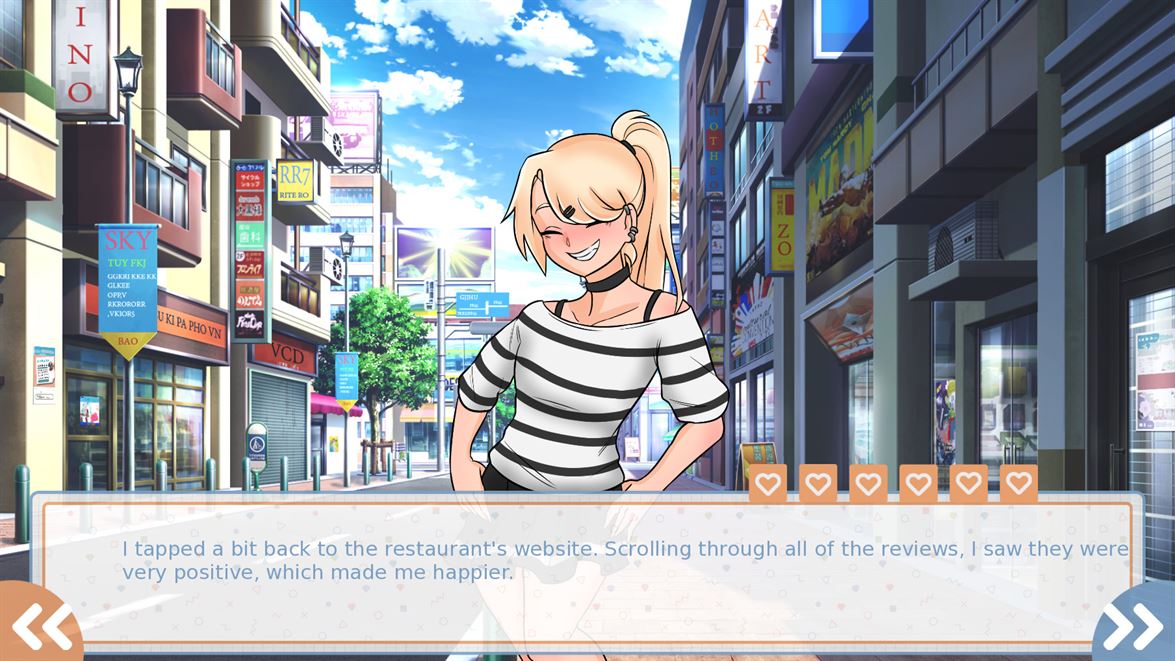Go back with the double left arrow
1175x661 pixels.
(x=38, y=626)
